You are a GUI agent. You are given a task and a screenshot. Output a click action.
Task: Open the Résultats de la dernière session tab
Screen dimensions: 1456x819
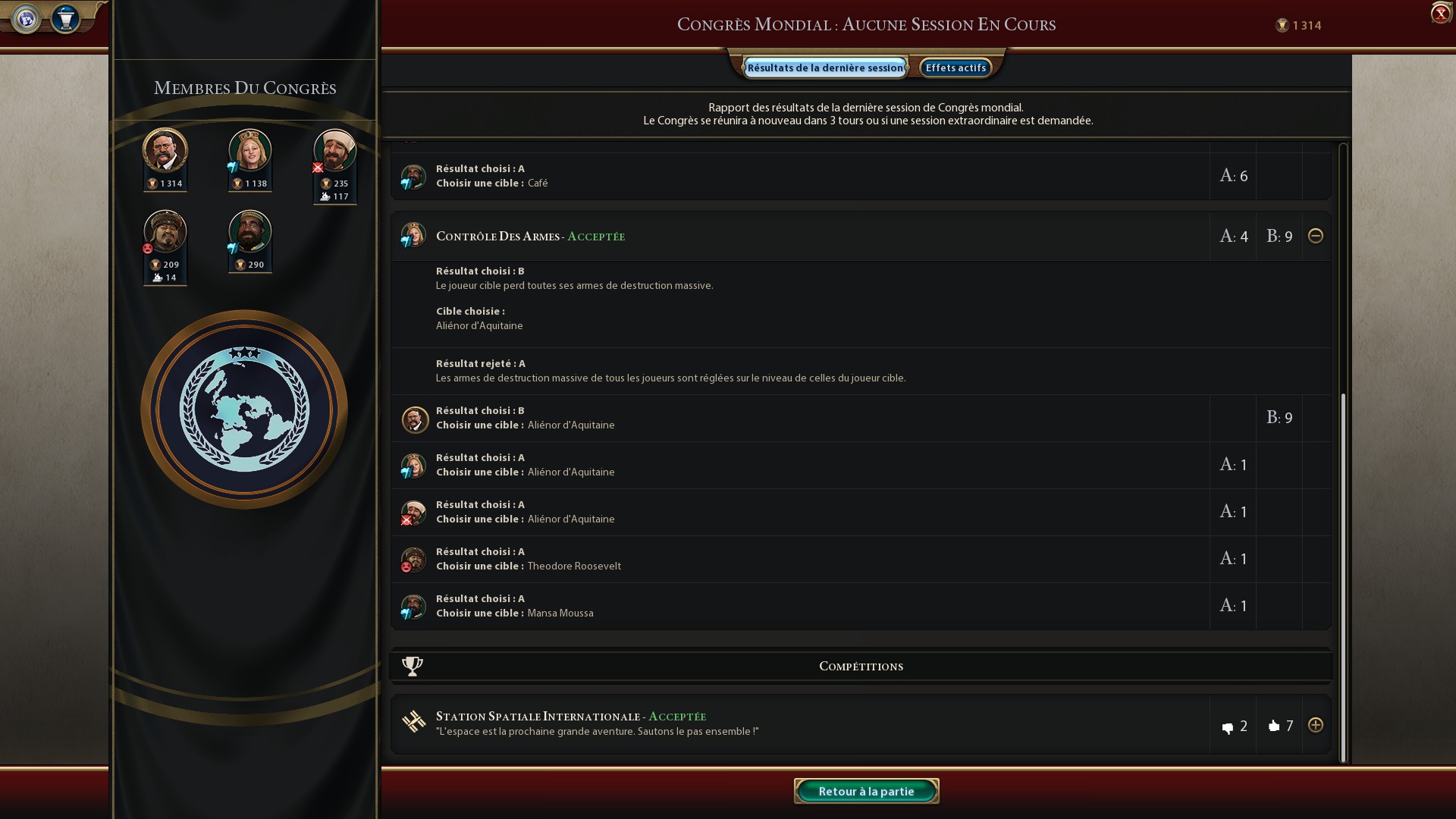(x=824, y=67)
